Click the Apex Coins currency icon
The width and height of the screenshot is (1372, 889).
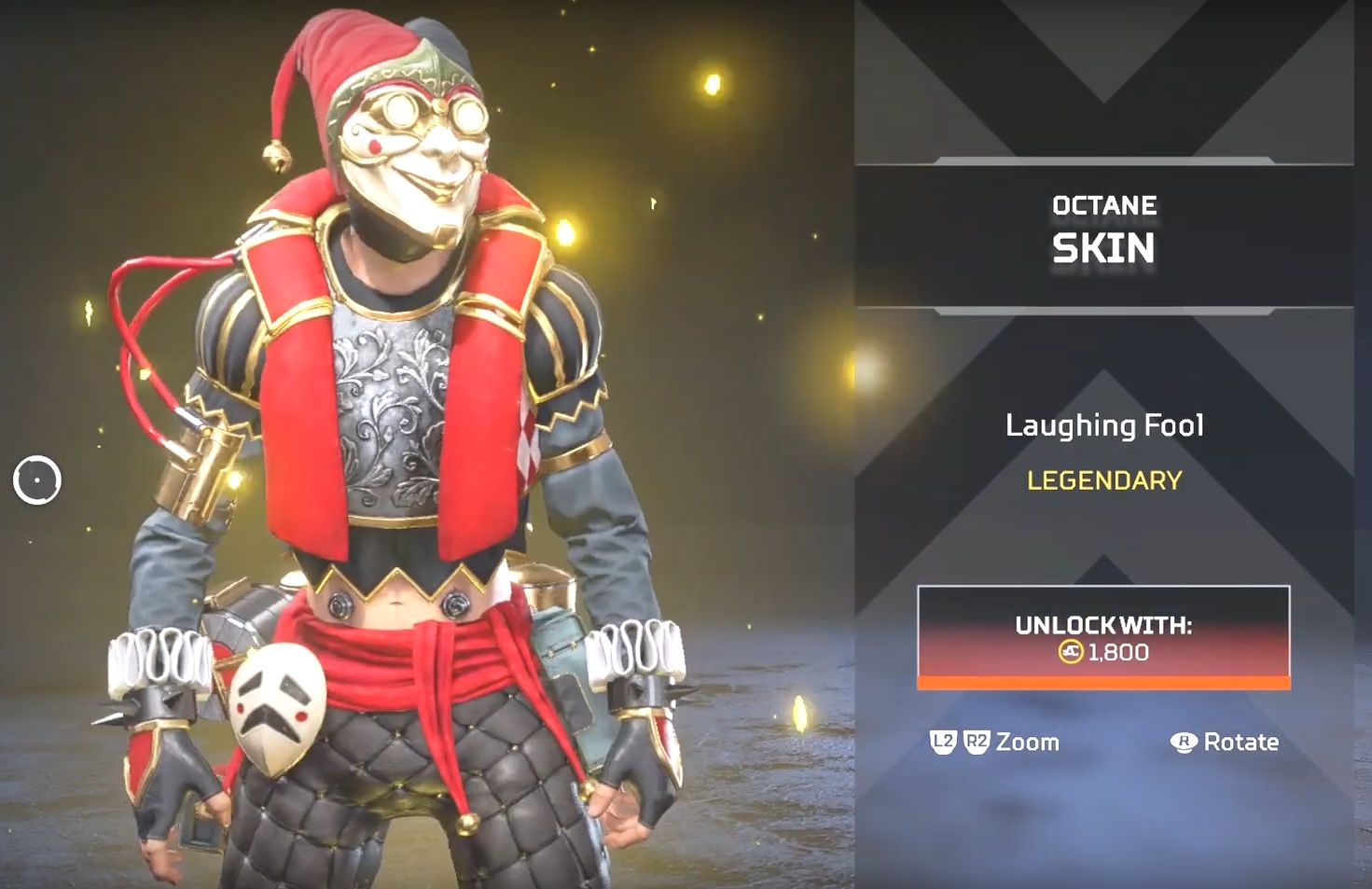tap(1073, 653)
